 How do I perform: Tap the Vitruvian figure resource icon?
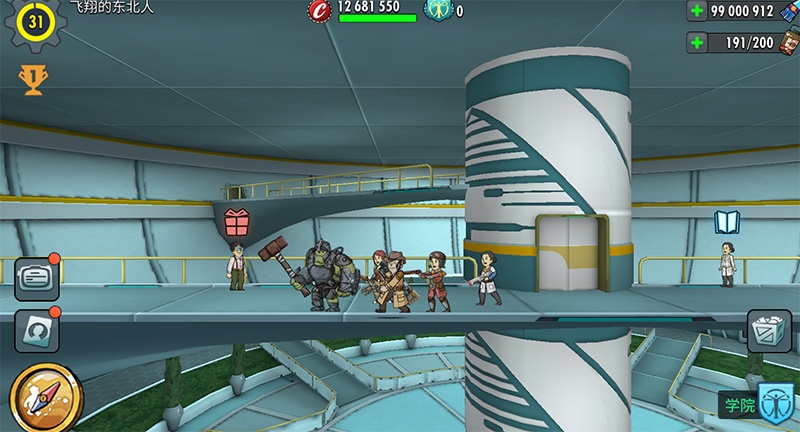point(438,11)
